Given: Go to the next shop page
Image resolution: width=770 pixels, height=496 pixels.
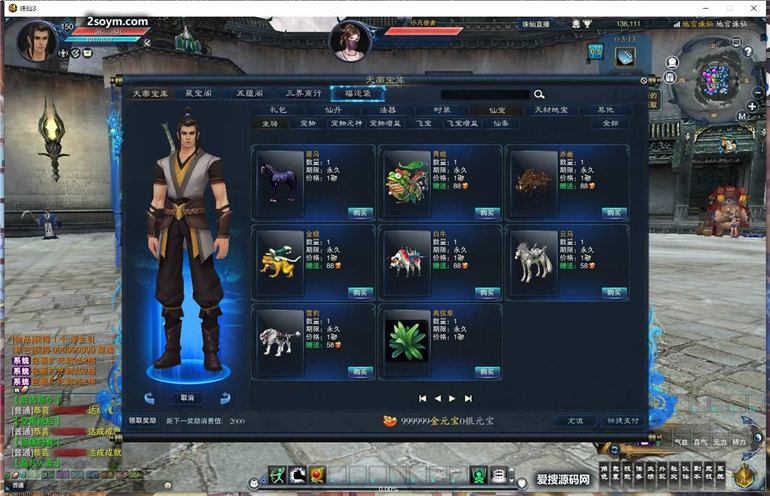Looking at the screenshot, I should 453,398.
